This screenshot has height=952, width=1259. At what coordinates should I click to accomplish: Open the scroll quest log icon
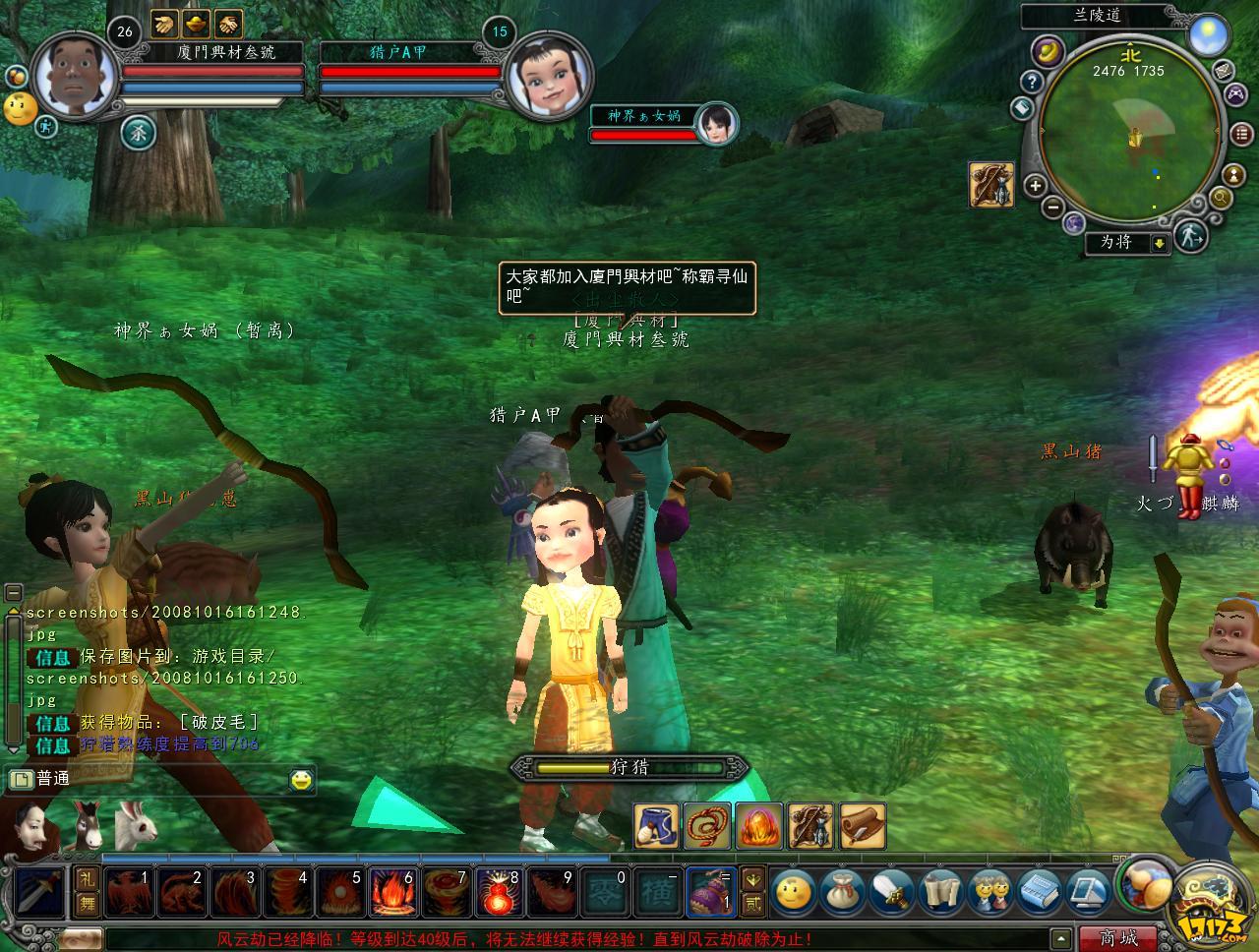pyautogui.click(x=940, y=892)
